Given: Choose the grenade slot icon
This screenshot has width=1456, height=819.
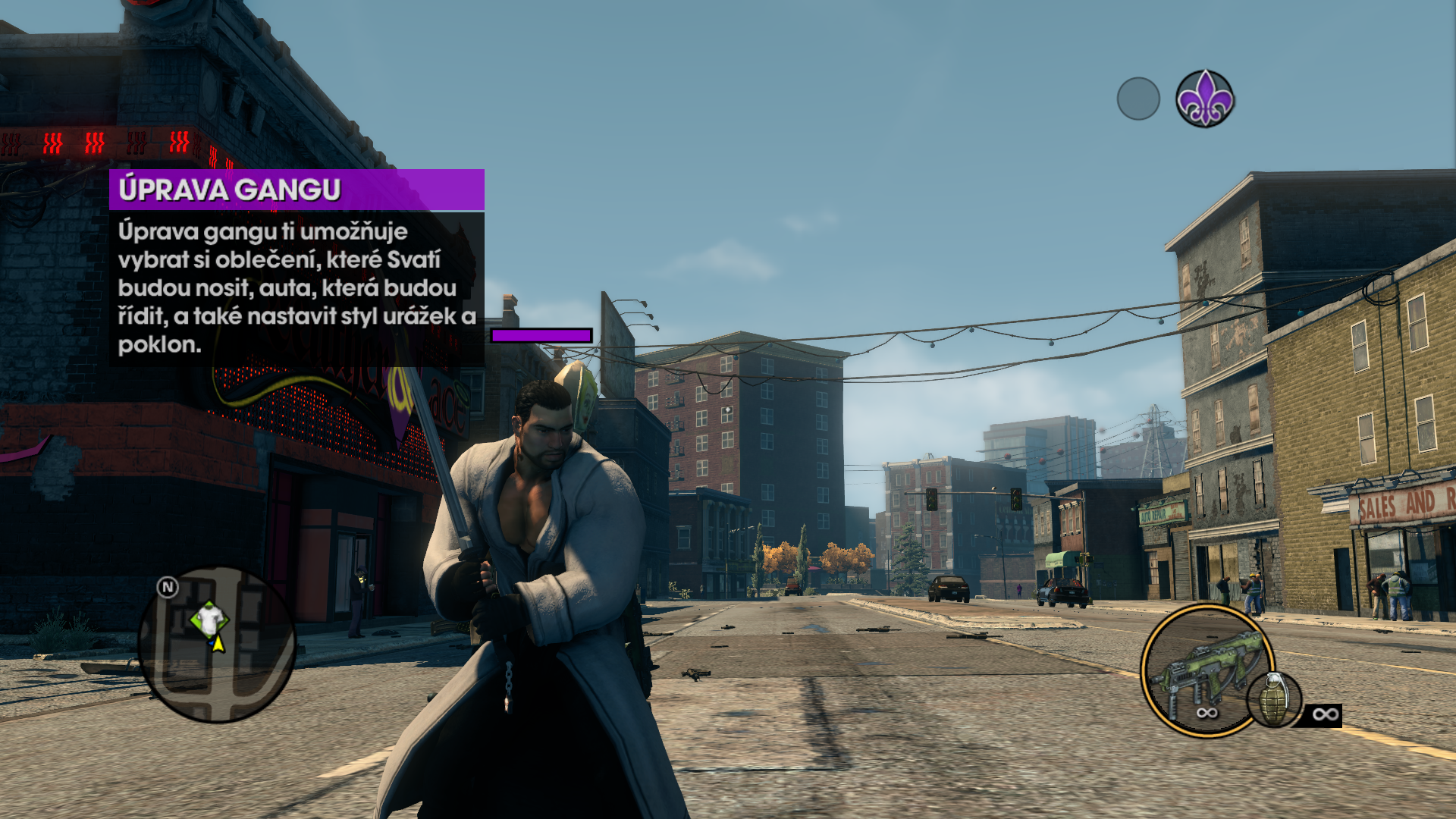Looking at the screenshot, I should 1275,701.
